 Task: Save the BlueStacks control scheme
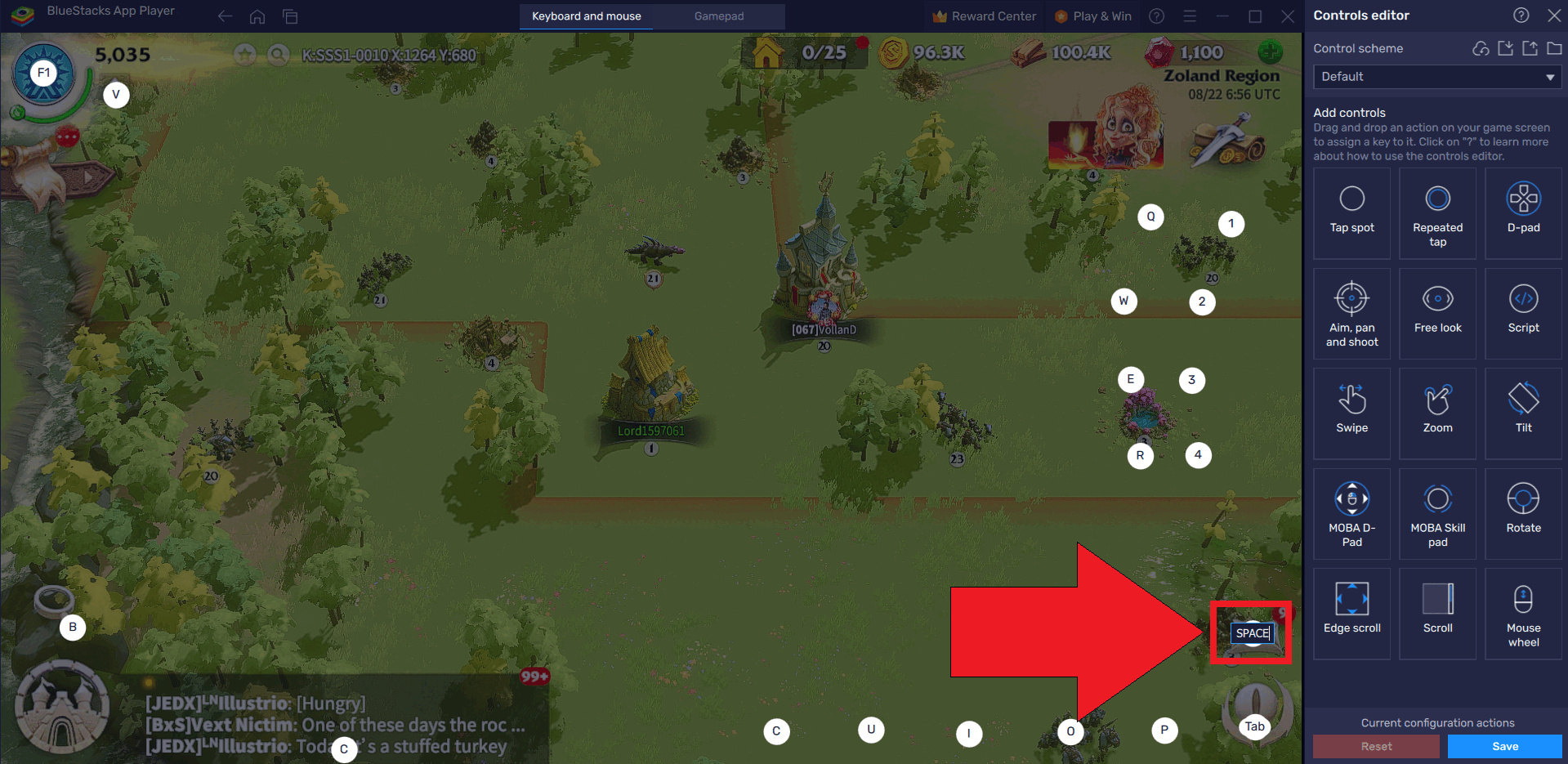pos(1504,746)
